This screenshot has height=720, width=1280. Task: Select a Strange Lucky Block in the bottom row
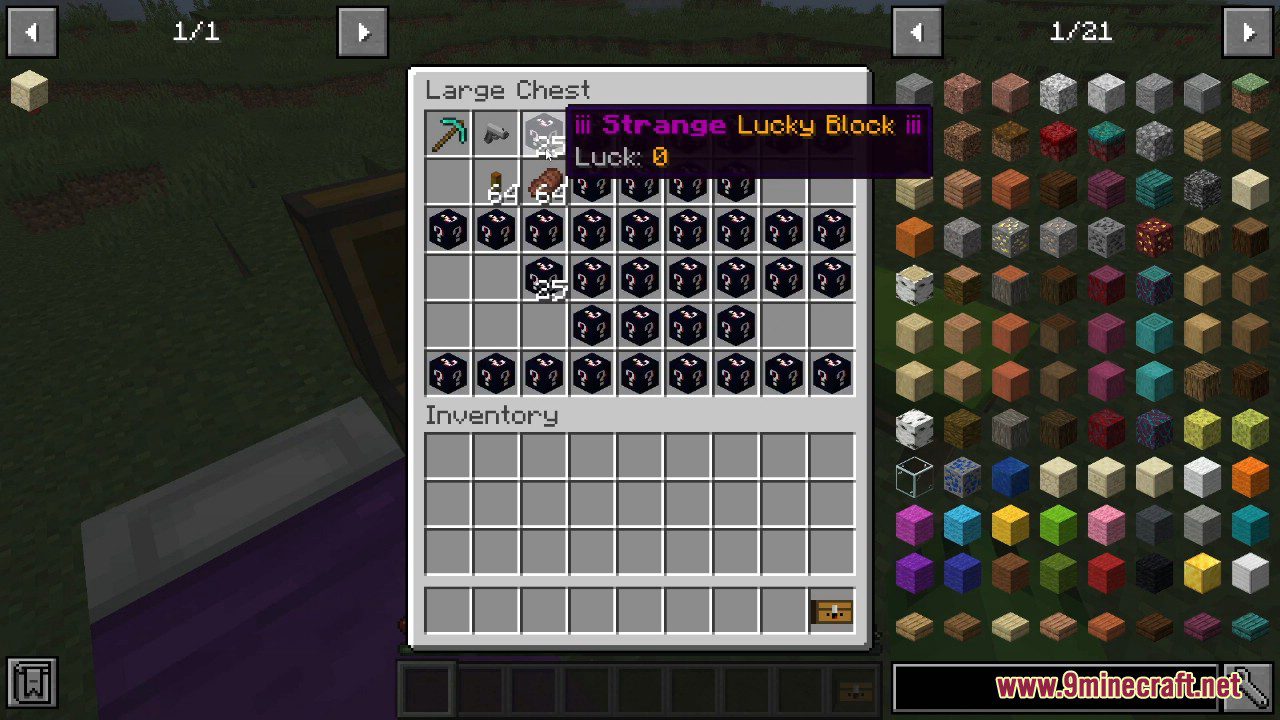point(447,373)
